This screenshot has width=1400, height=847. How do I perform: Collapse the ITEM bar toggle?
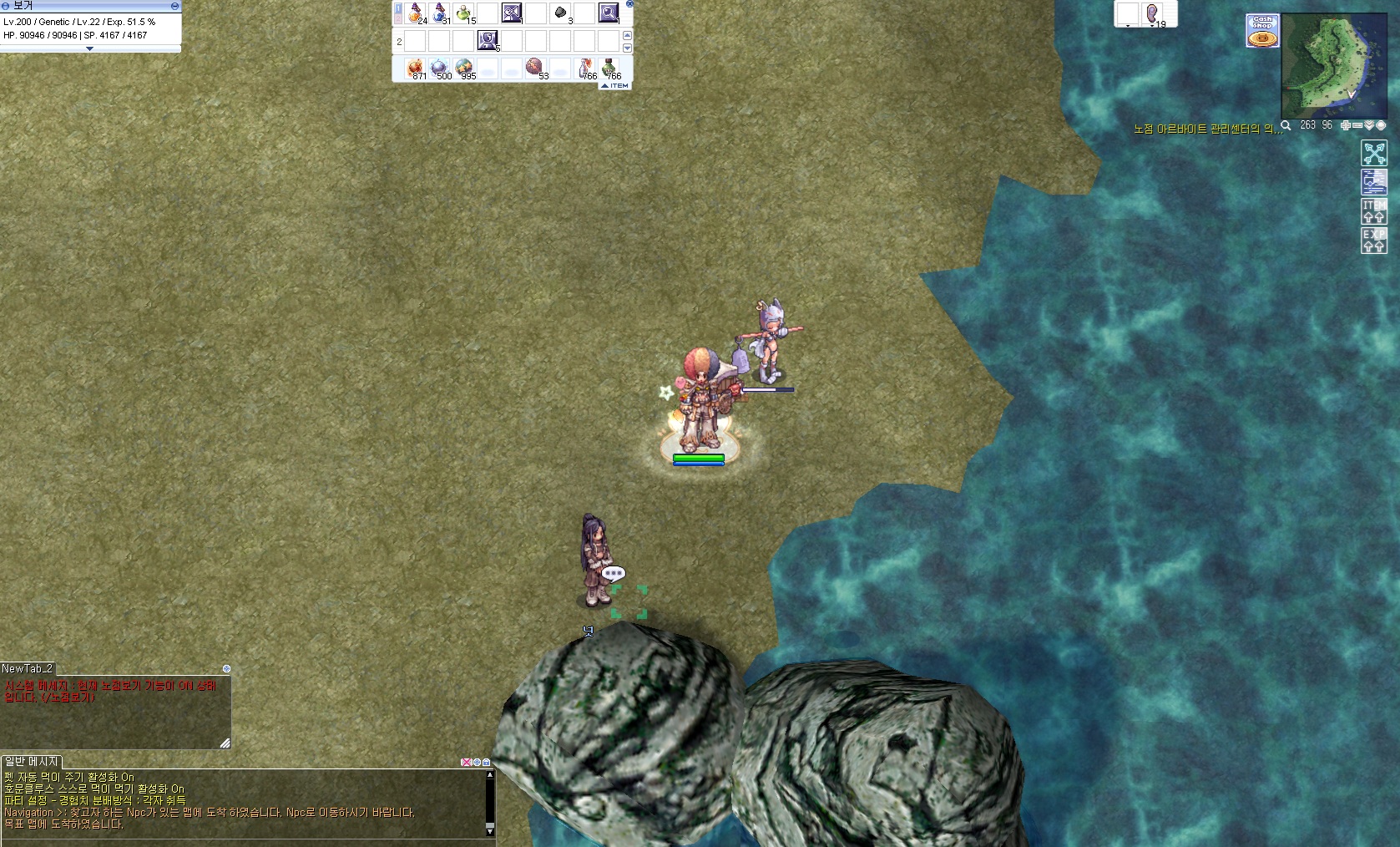pyautogui.click(x=615, y=85)
